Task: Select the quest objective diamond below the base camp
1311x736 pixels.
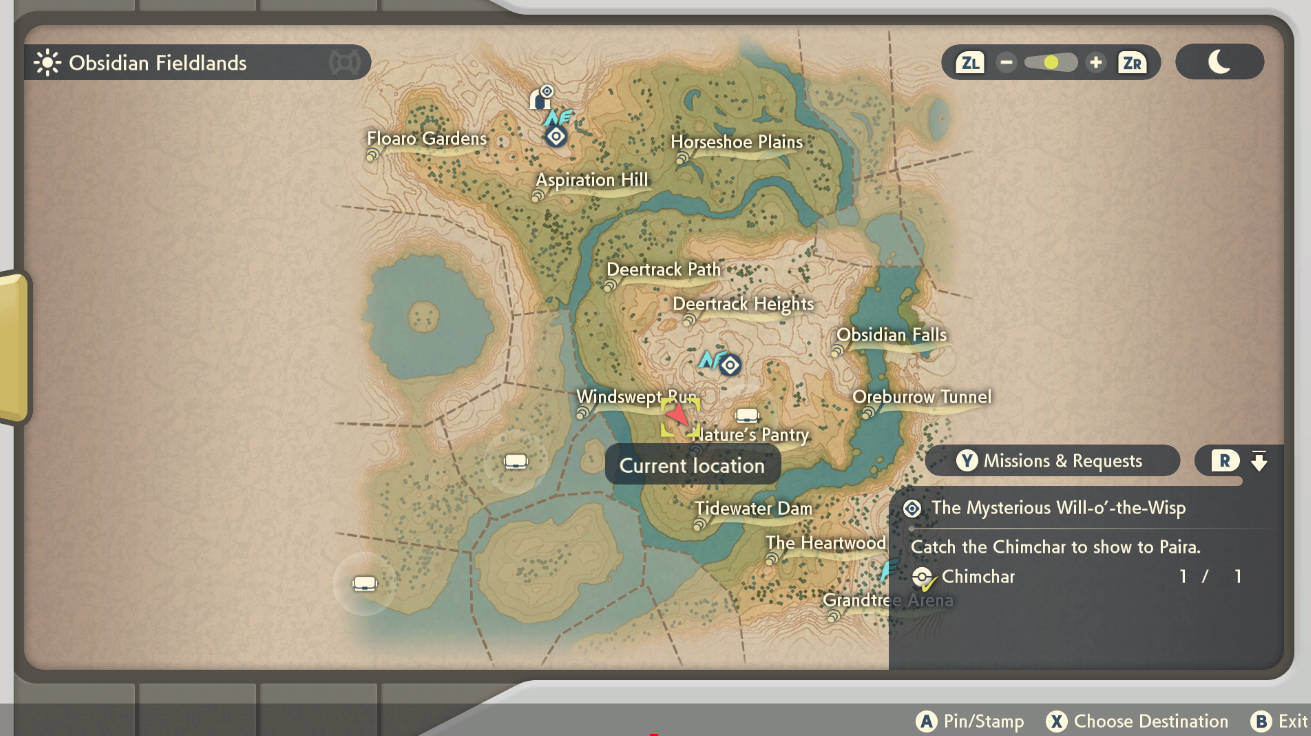Action: [556, 135]
